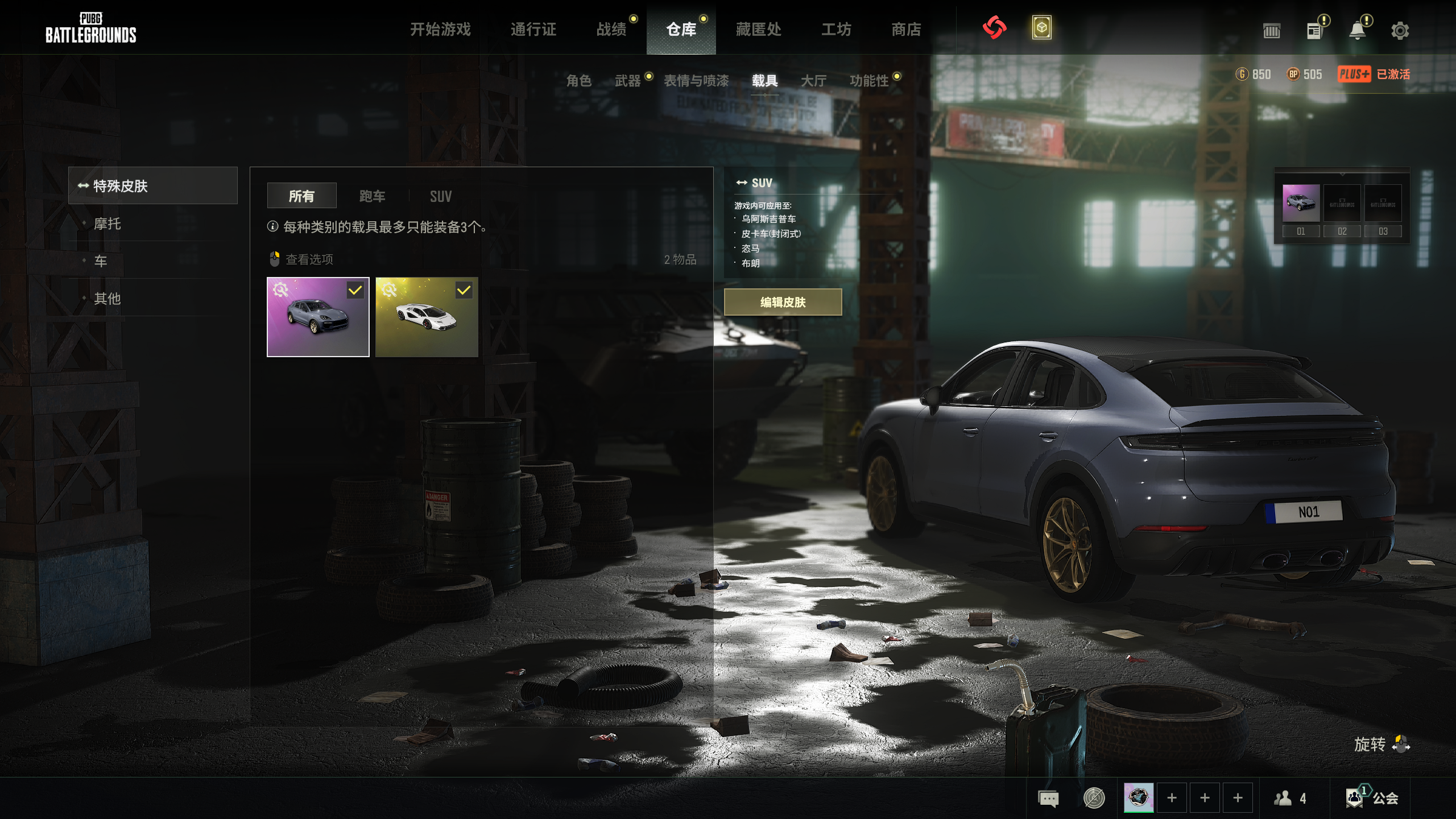
Task: Open the 战绩 career tab
Action: (611, 30)
